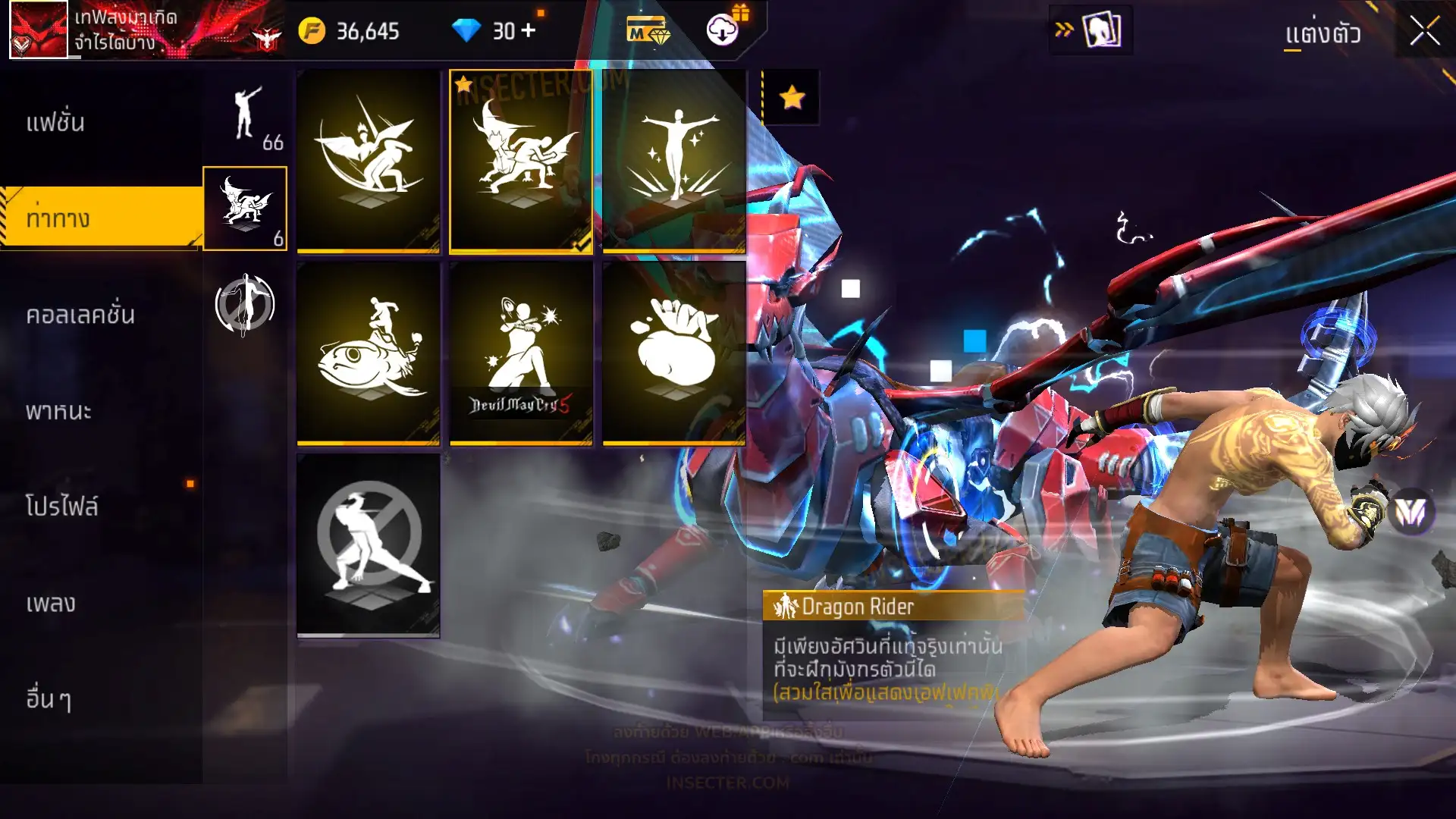Open the แฟชั่น category
Viewport: 1456px width, 819px height.
(56, 123)
